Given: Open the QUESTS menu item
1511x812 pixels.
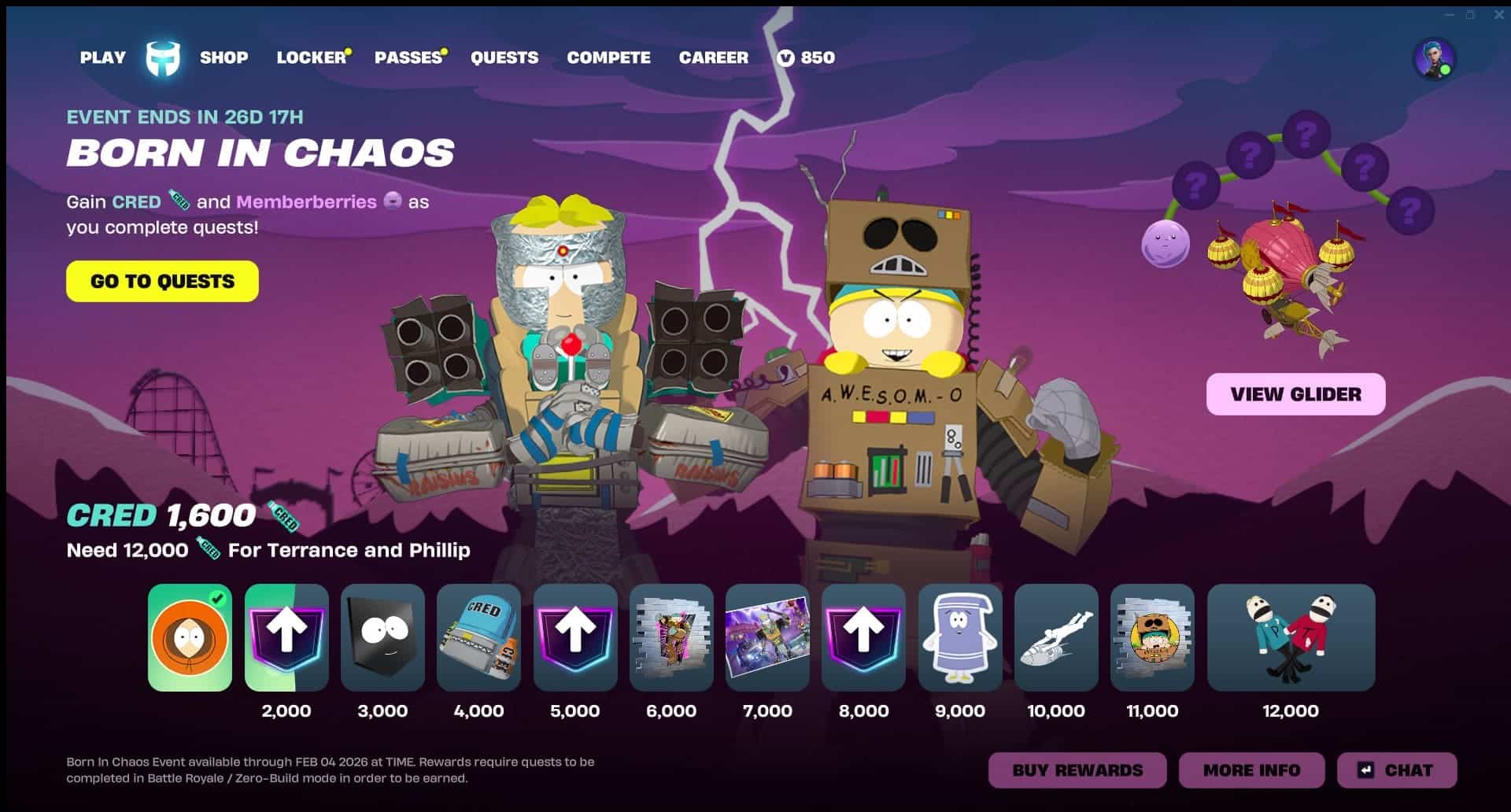Looking at the screenshot, I should coord(504,57).
